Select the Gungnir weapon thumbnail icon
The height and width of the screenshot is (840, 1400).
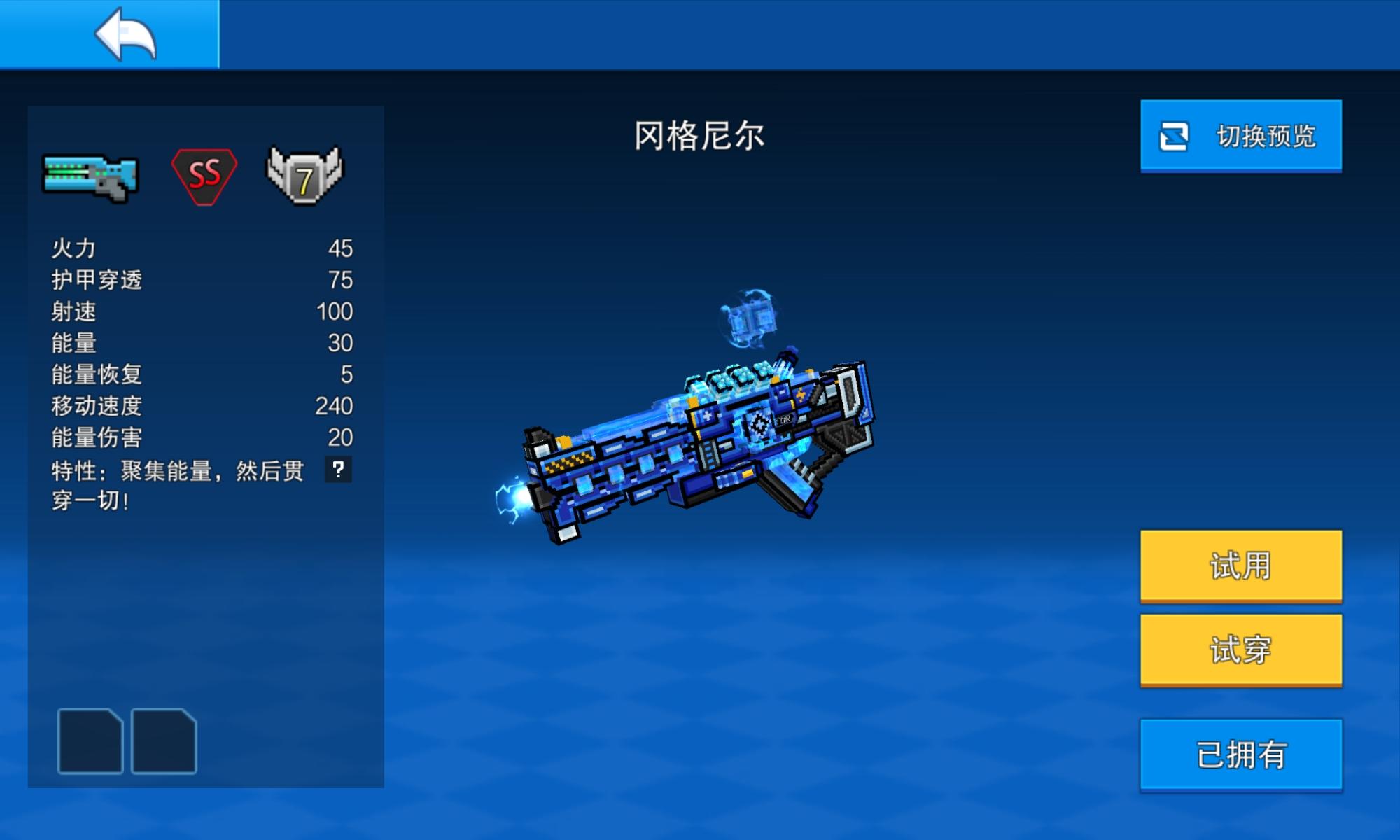point(90,177)
